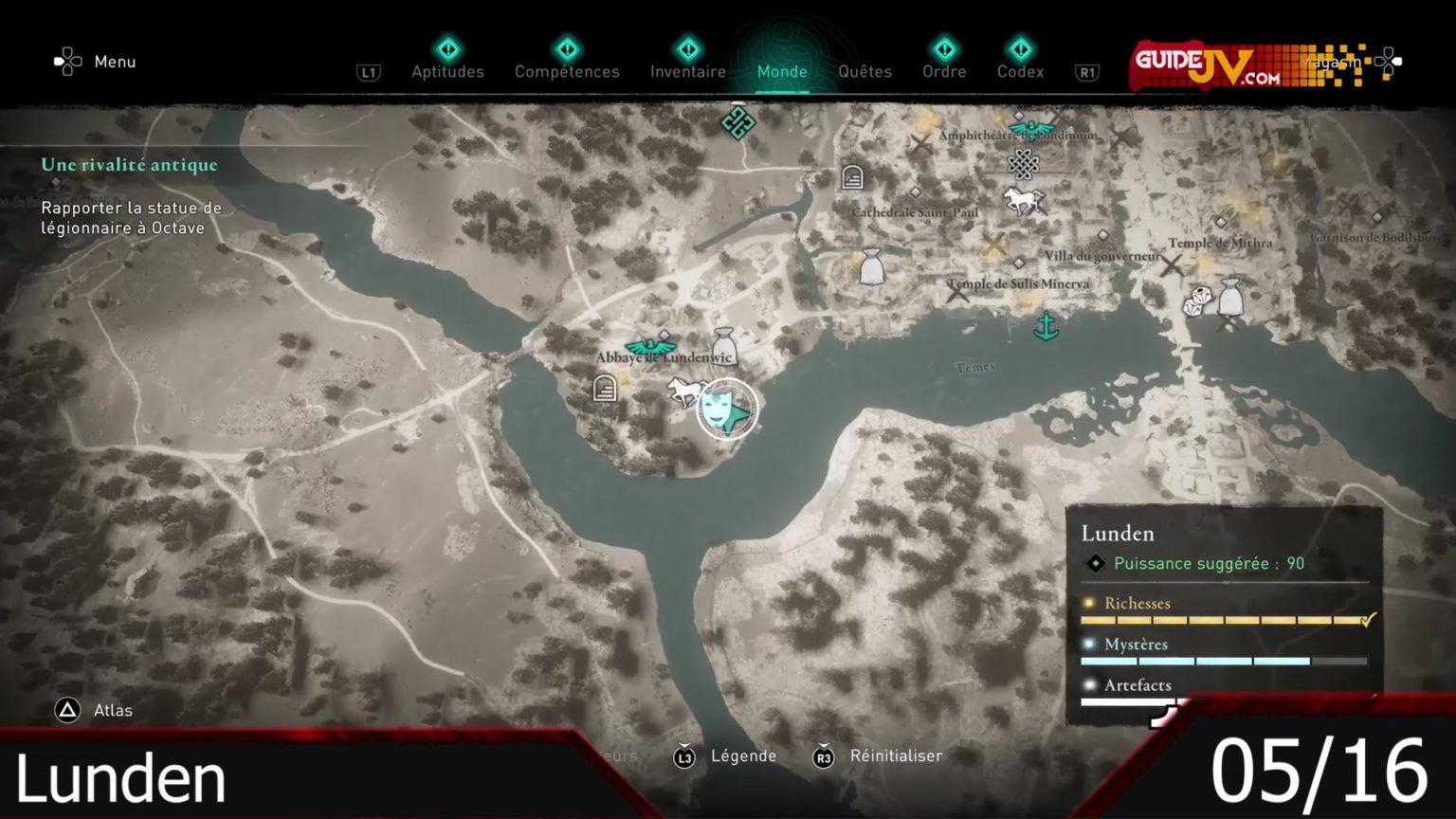Select the Monde tab
Viewport: 1456px width, 819px height.
click(x=782, y=70)
